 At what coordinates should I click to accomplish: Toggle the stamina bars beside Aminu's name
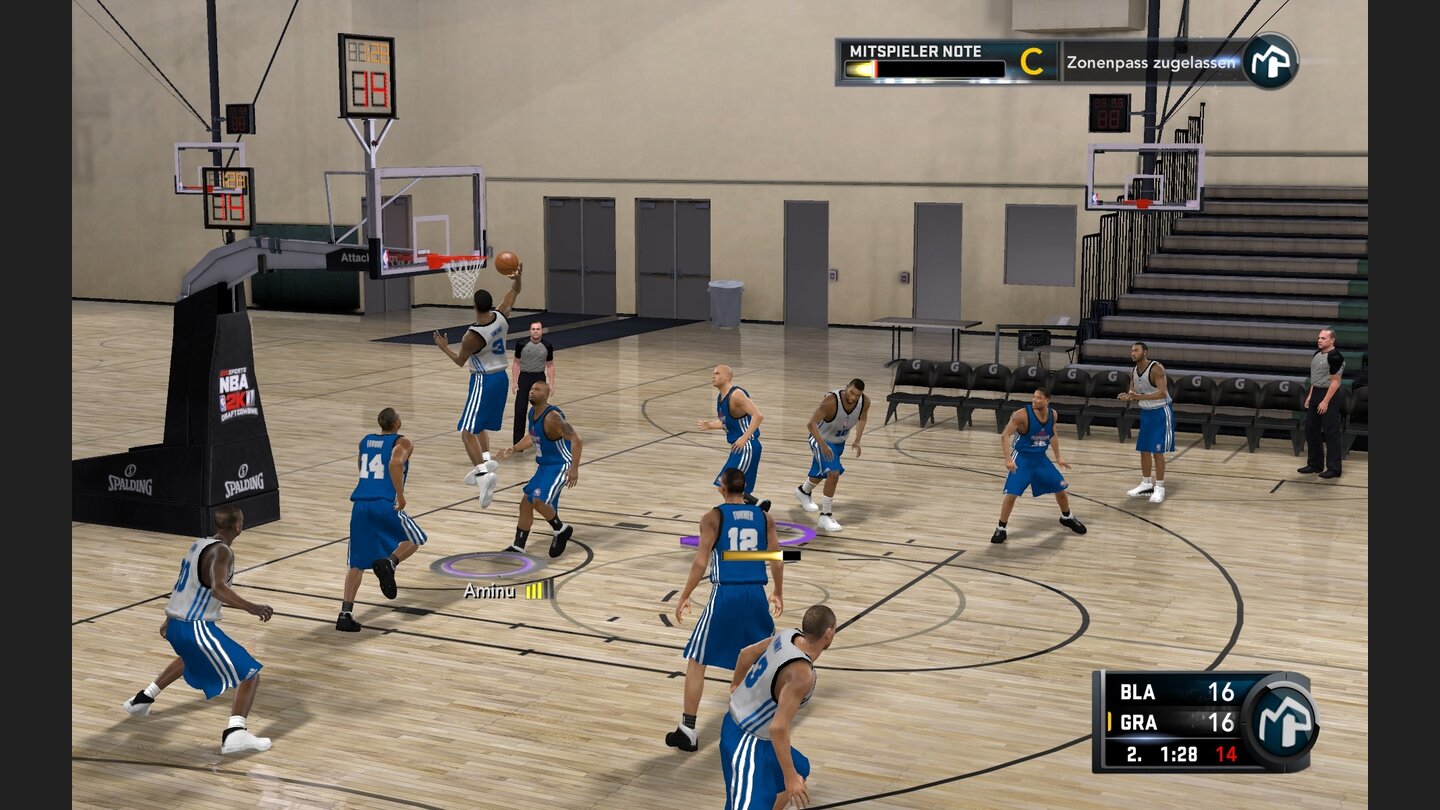[x=533, y=592]
